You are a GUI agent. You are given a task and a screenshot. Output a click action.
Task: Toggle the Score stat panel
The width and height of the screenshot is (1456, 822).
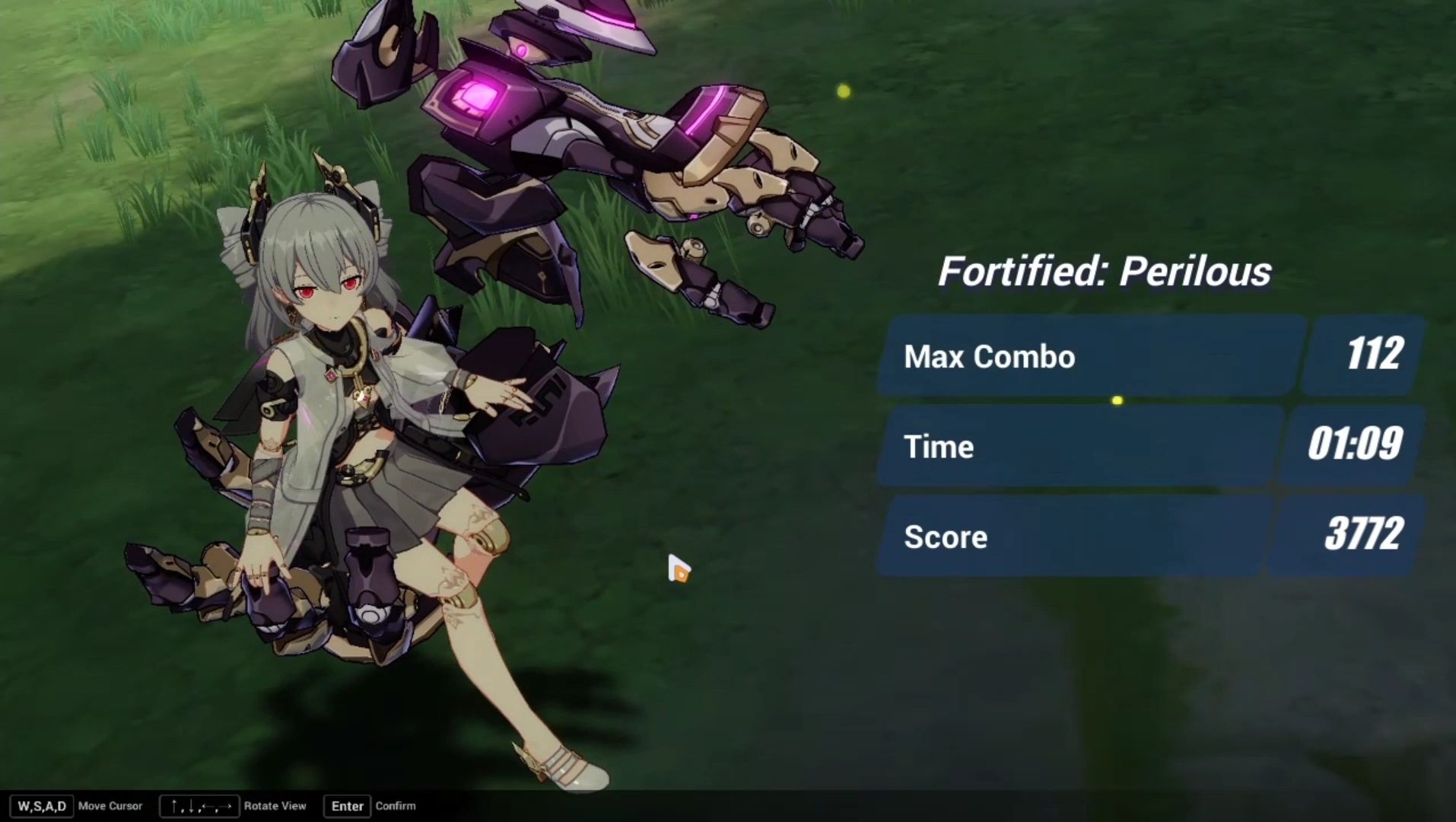[1065, 537]
